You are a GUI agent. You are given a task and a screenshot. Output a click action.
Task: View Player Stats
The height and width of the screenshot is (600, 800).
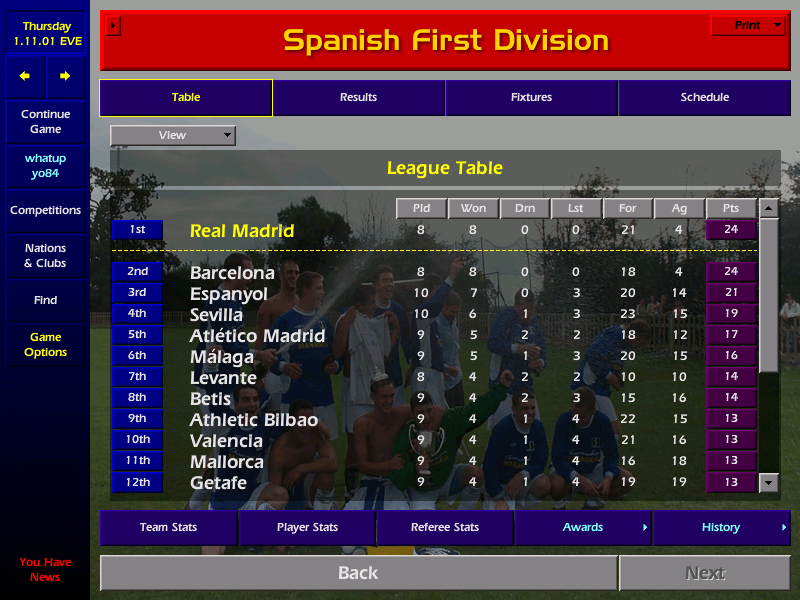click(x=307, y=527)
